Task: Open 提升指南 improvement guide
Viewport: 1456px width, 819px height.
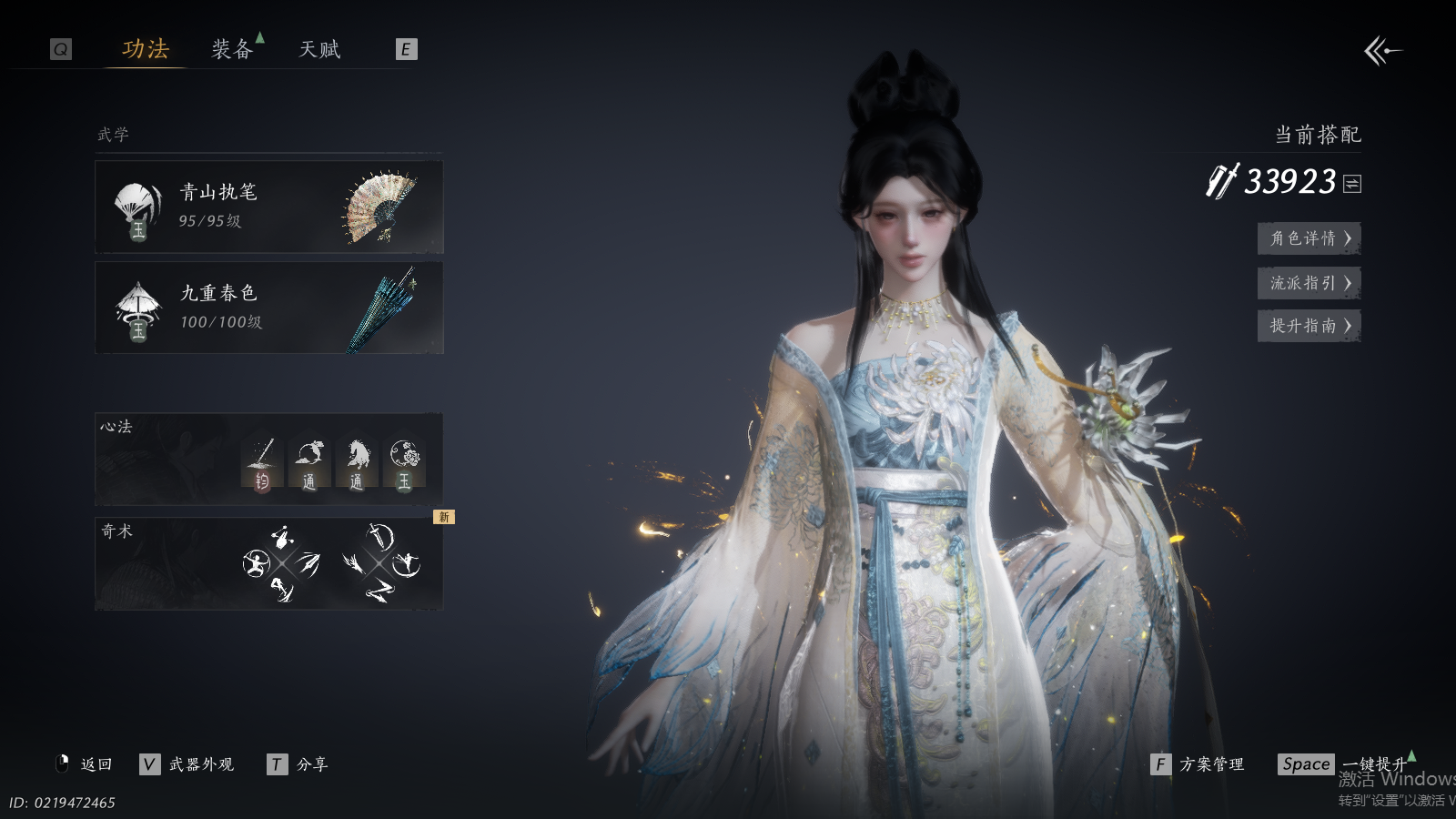Action: coord(1309,326)
